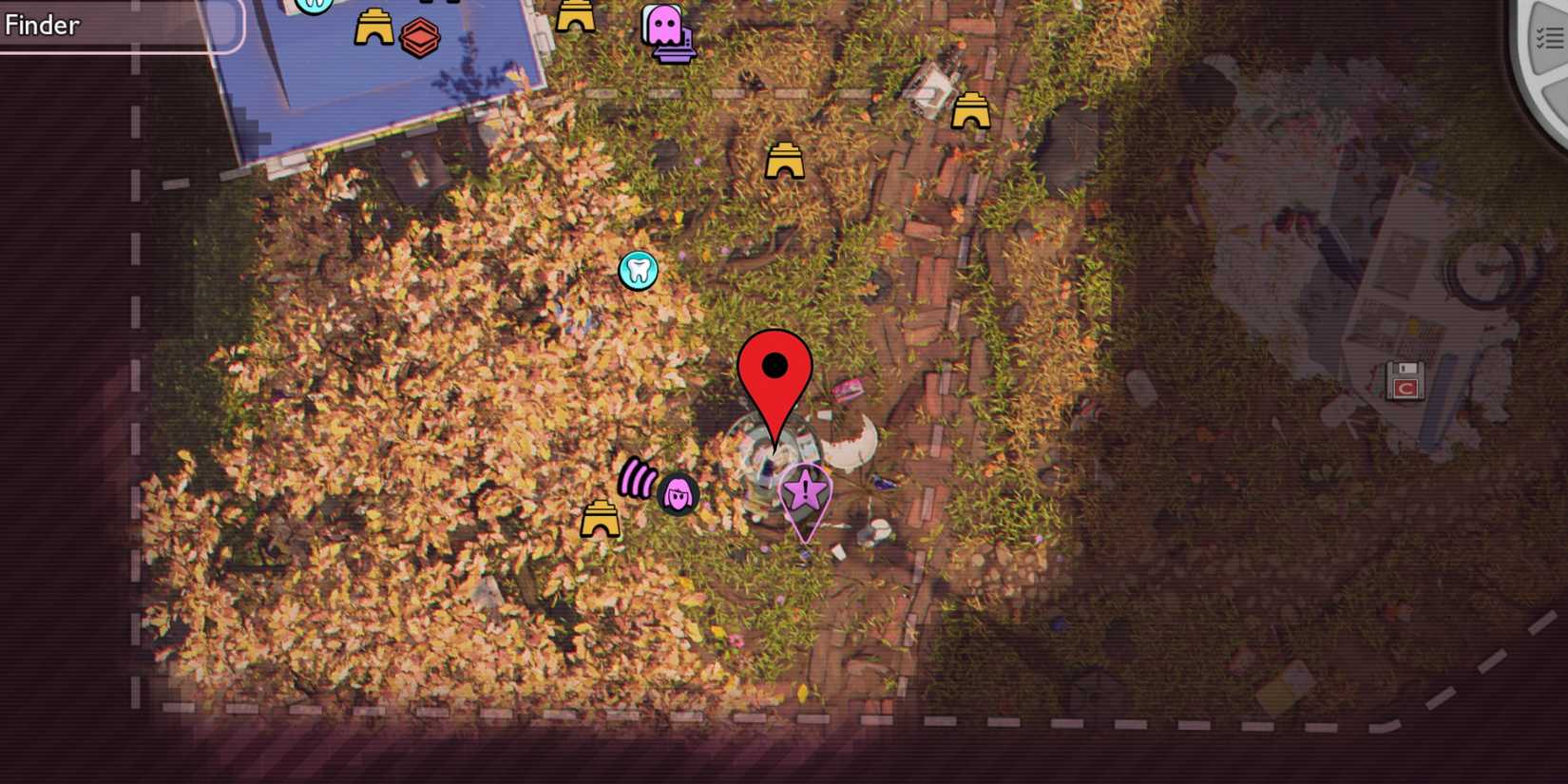Select the tooth map marker
This screenshot has width=1568, height=784.
[640, 270]
